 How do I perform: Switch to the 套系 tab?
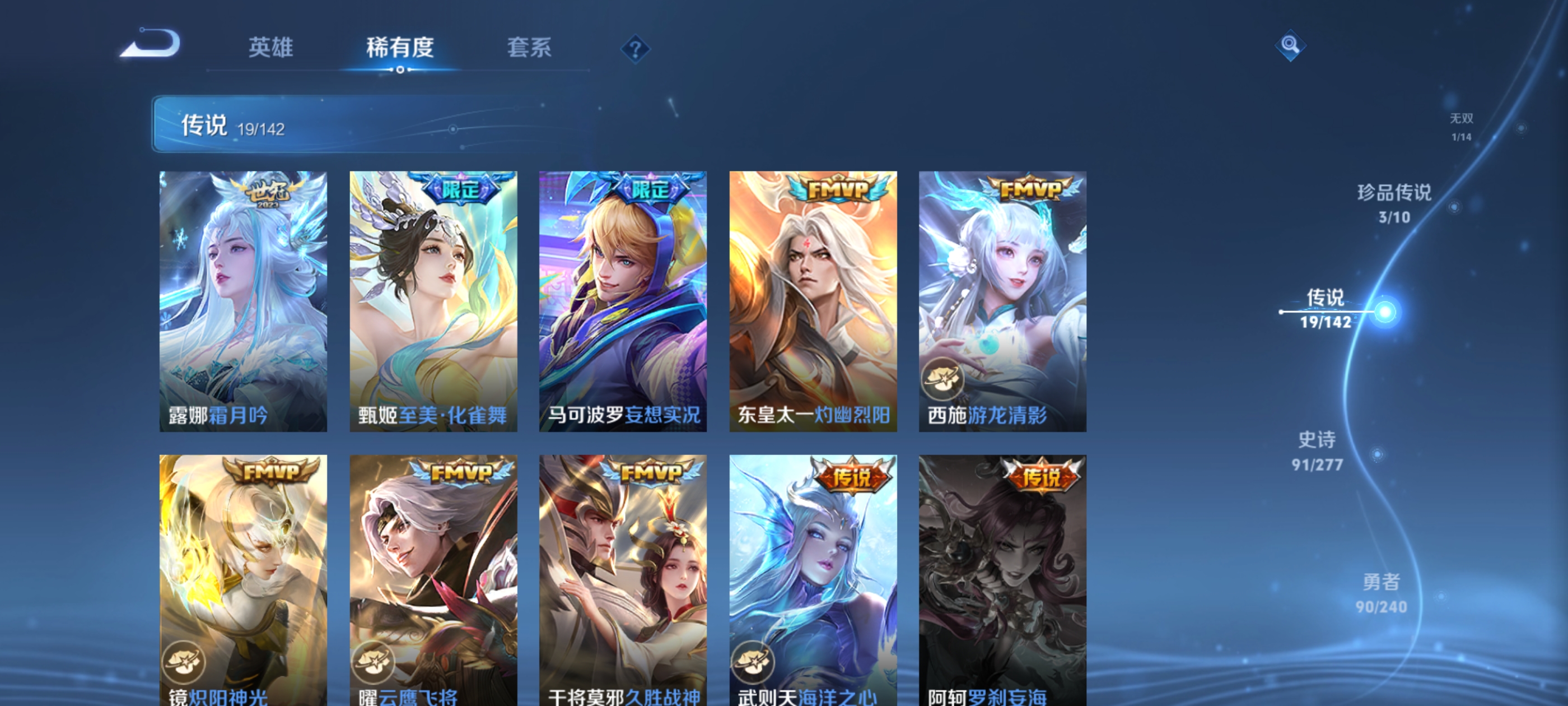coord(530,49)
